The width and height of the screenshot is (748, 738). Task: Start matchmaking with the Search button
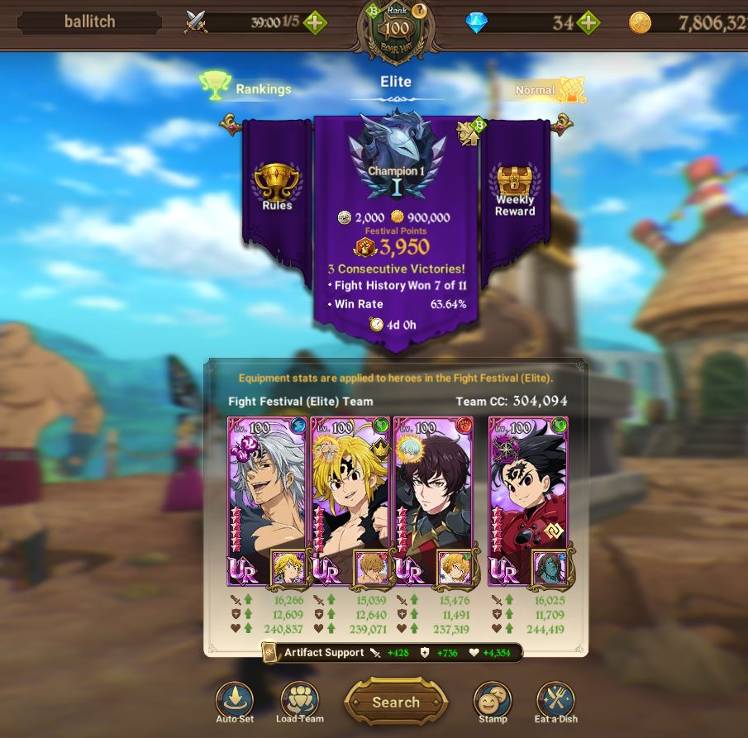pos(395,701)
